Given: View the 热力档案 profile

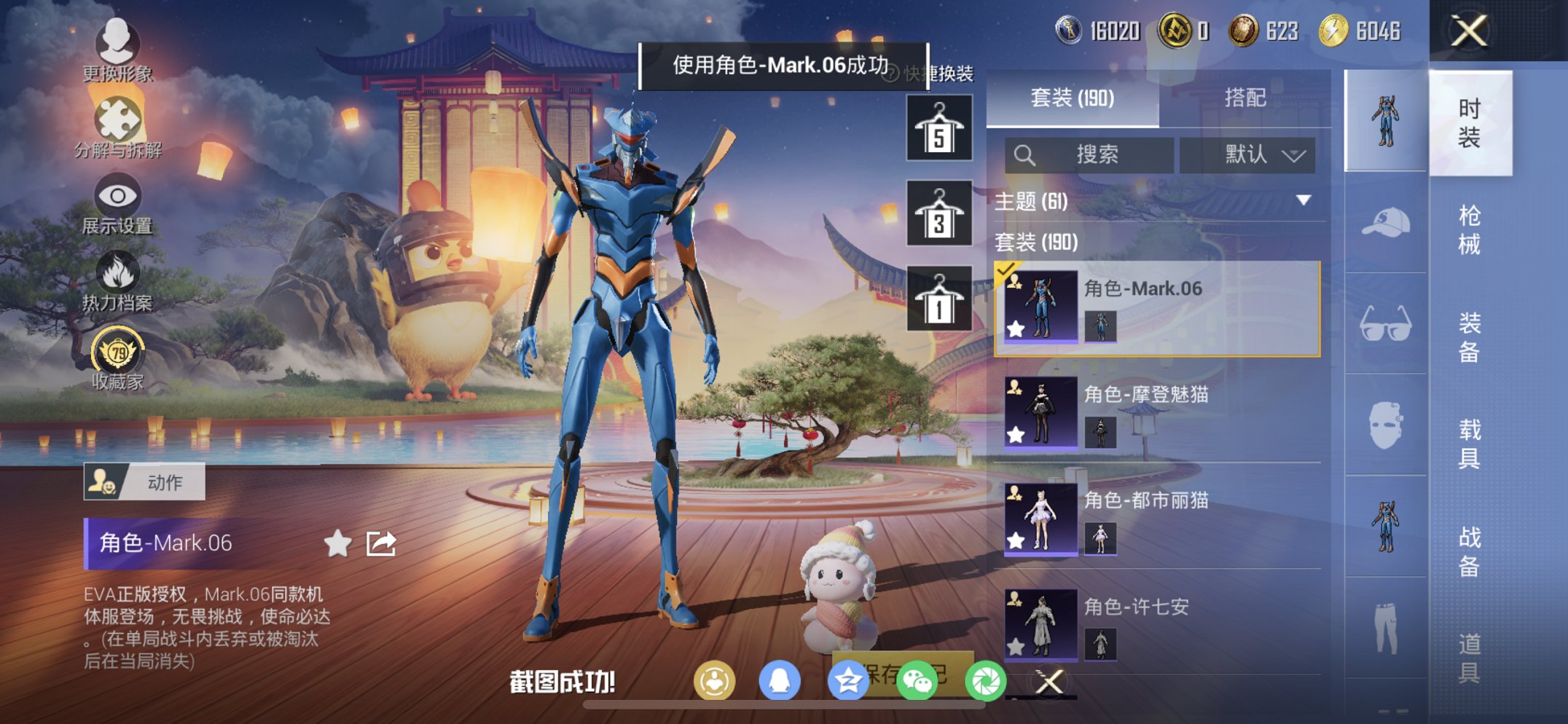Looking at the screenshot, I should tap(117, 273).
